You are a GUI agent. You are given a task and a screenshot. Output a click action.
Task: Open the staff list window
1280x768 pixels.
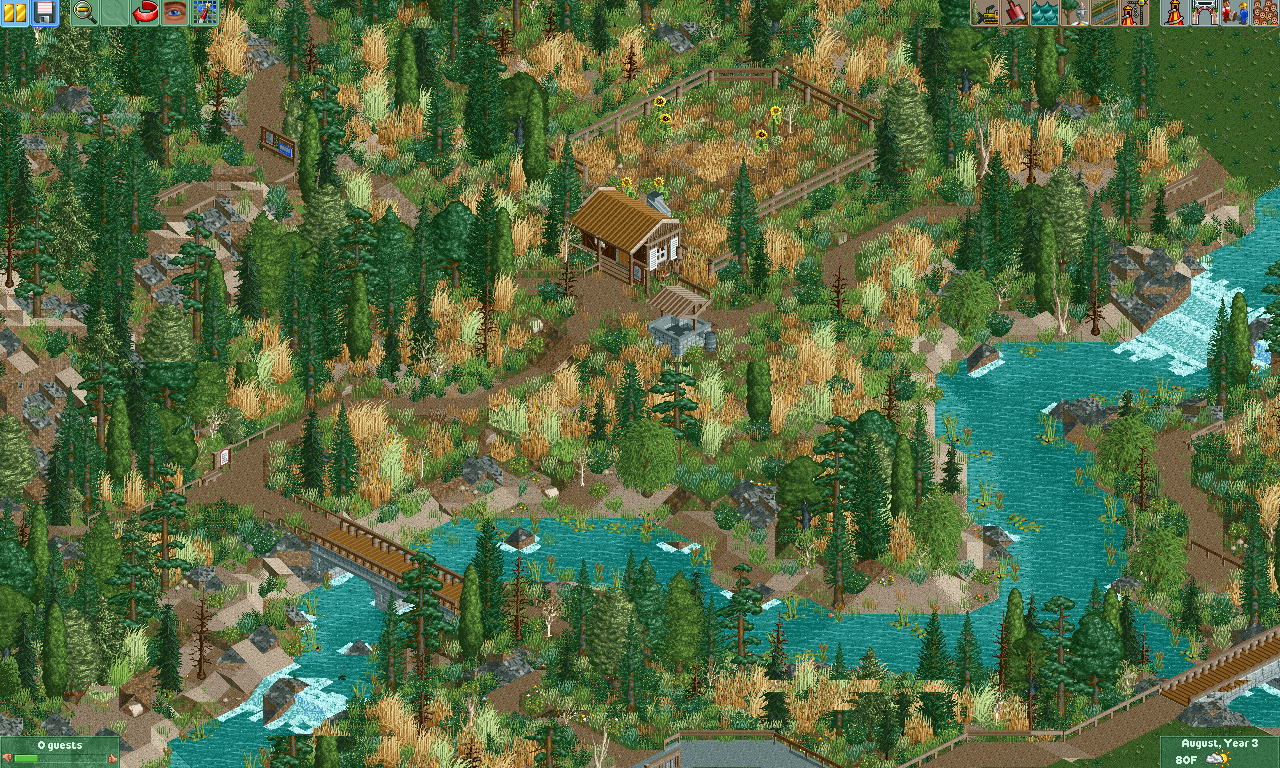1234,13
